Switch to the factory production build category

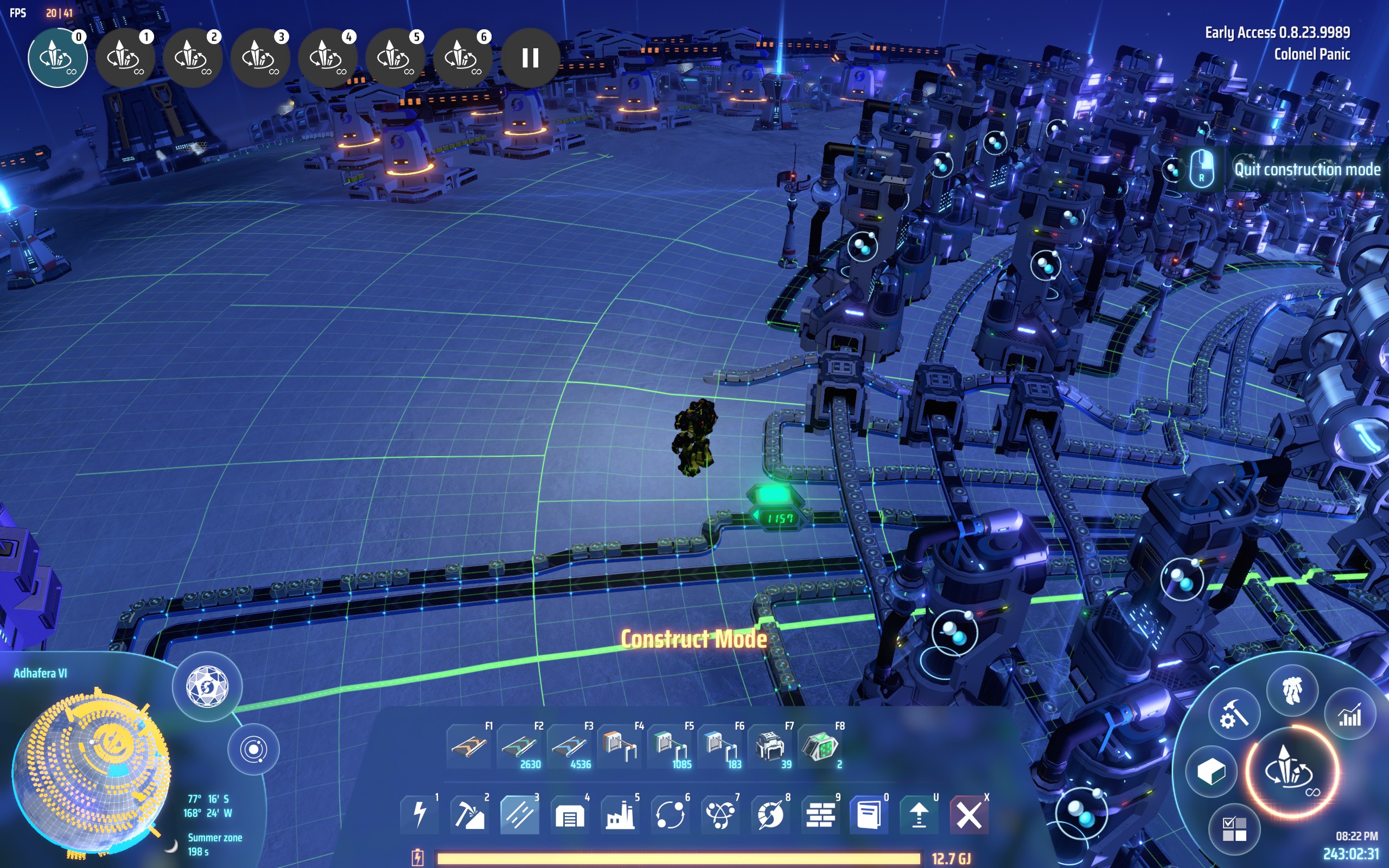[x=620, y=814]
